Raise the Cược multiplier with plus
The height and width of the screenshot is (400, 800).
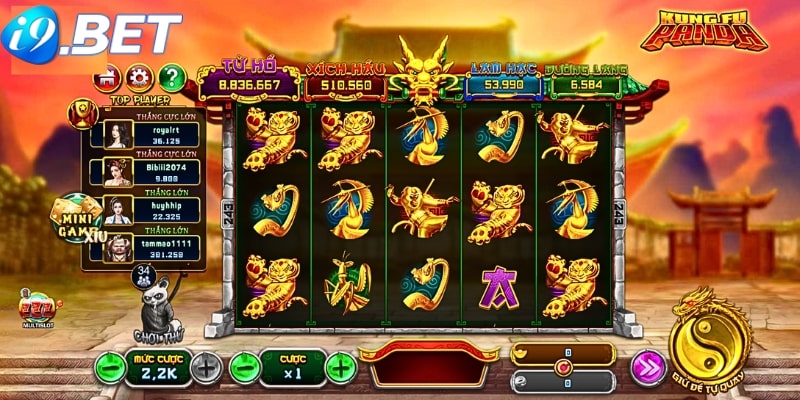tap(340, 367)
